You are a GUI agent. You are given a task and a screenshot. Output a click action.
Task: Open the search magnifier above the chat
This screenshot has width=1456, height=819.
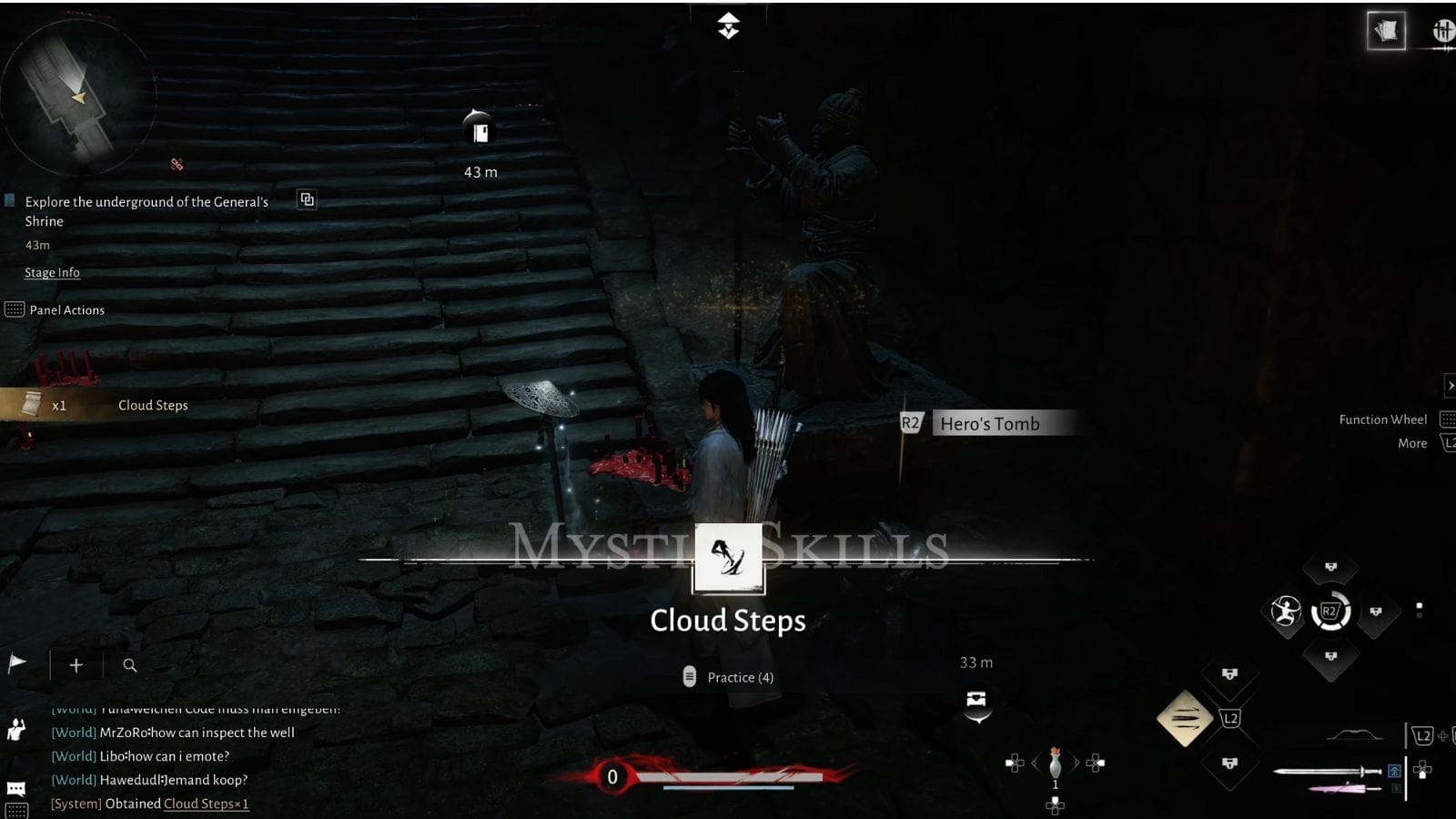coord(130,665)
